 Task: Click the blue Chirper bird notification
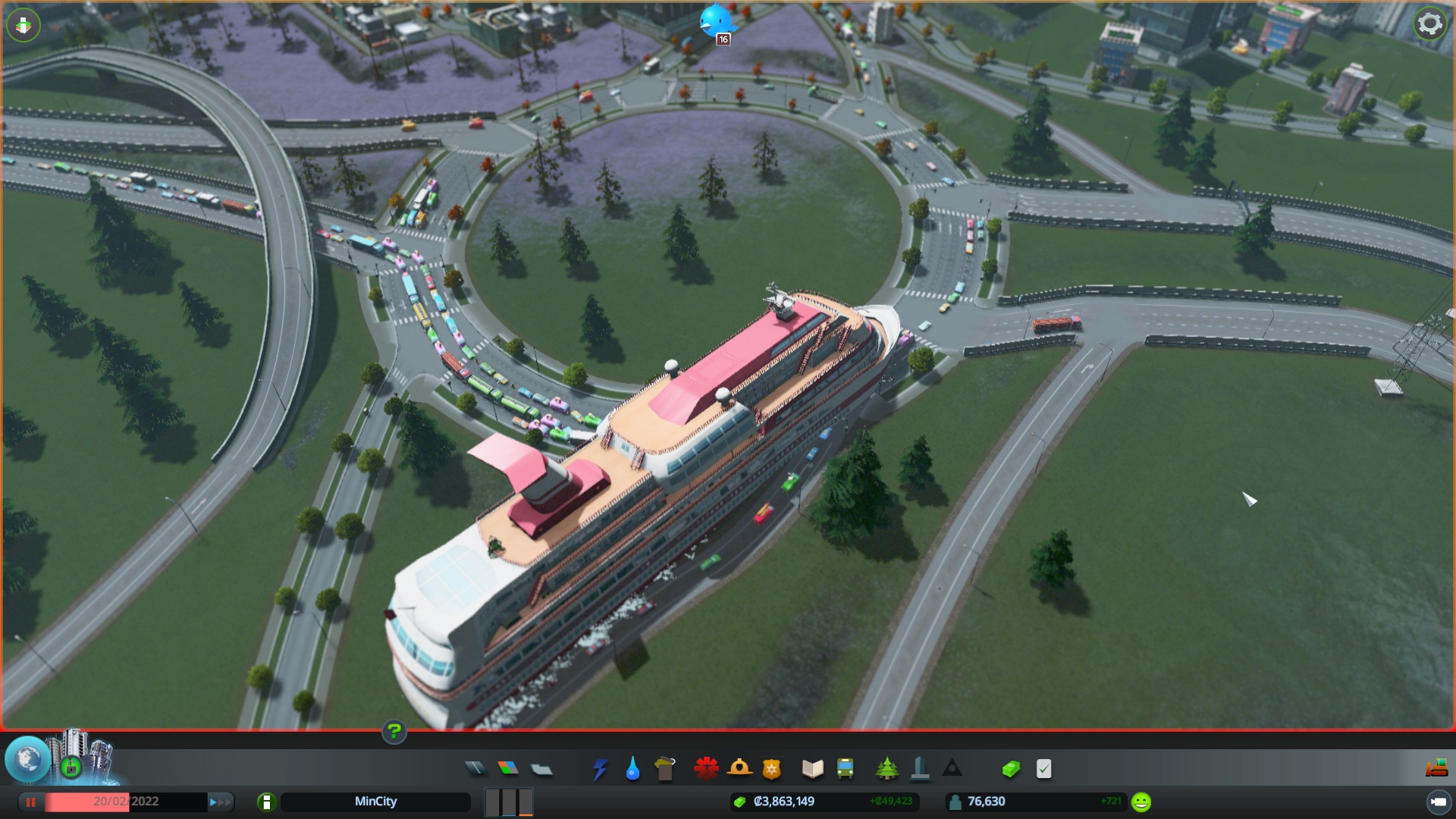(x=716, y=21)
